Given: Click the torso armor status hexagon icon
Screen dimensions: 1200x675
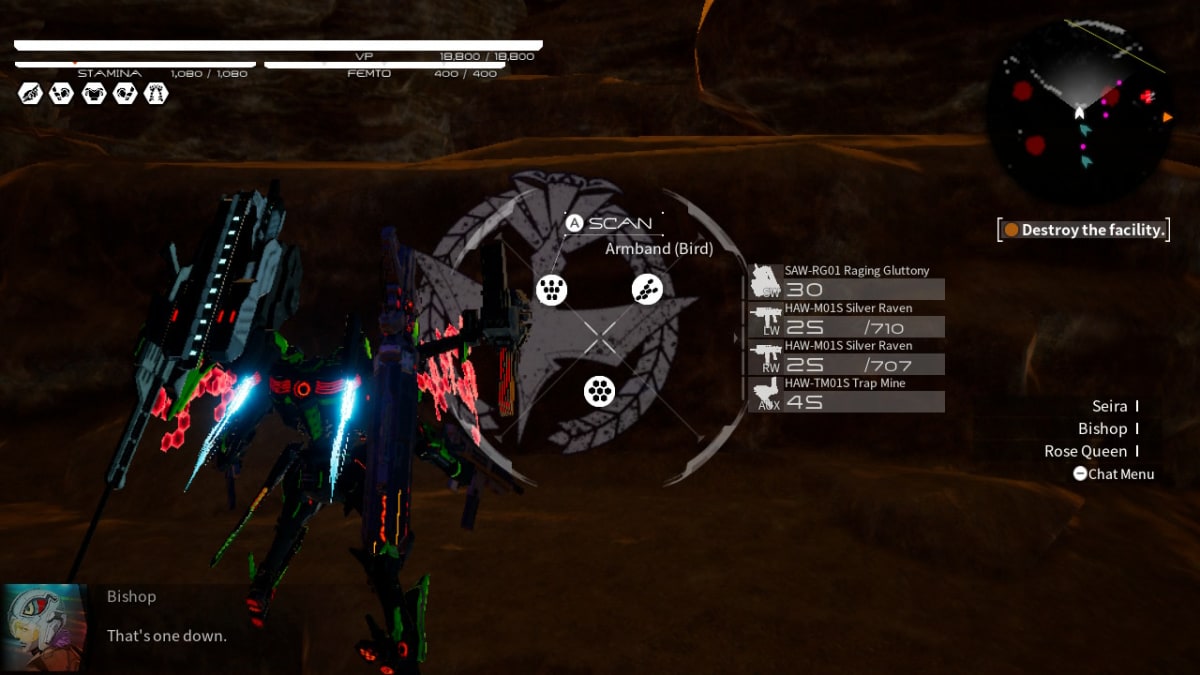Looking at the screenshot, I should [93, 93].
